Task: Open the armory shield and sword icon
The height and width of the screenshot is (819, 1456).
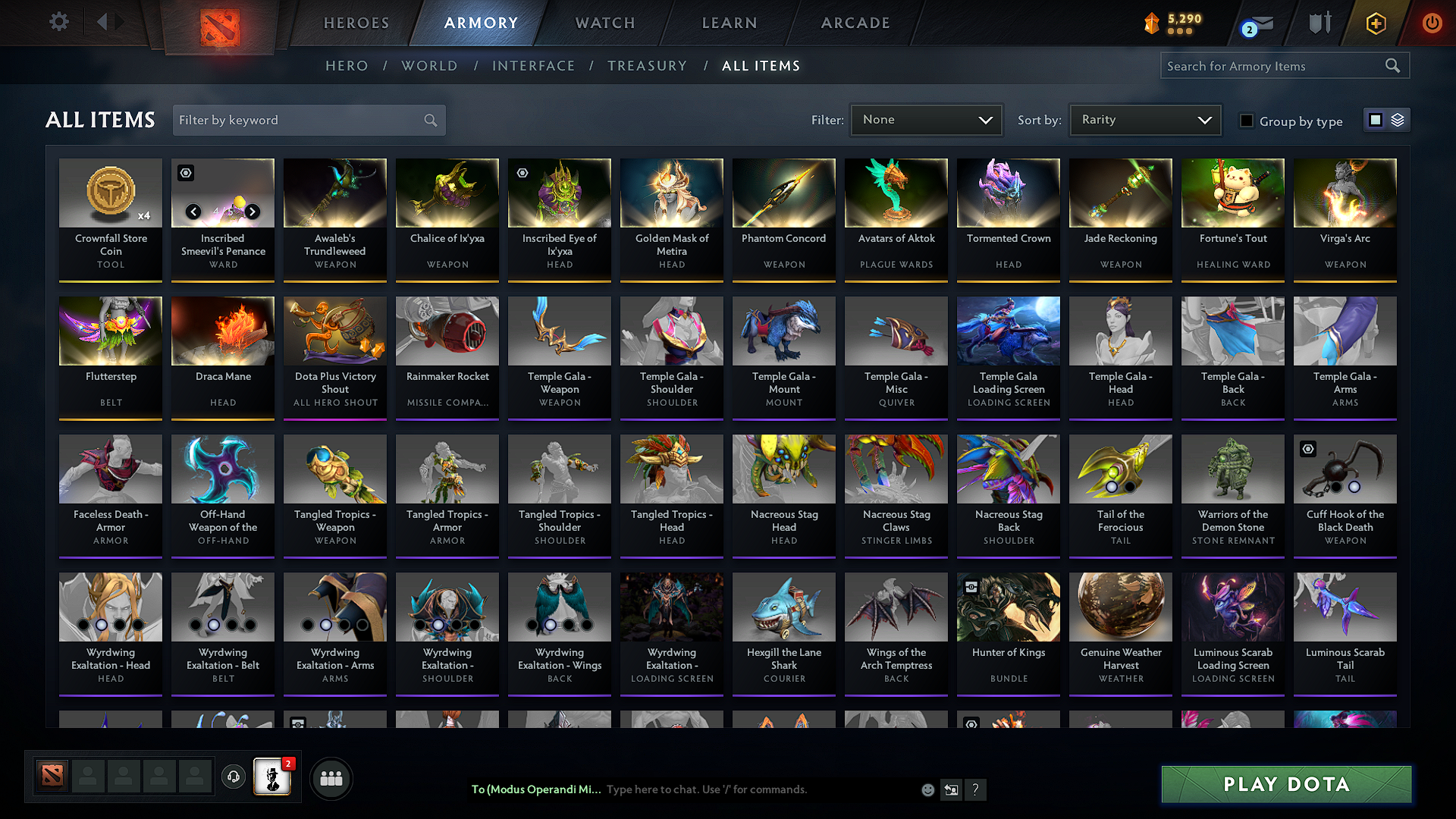Action: tap(1319, 23)
